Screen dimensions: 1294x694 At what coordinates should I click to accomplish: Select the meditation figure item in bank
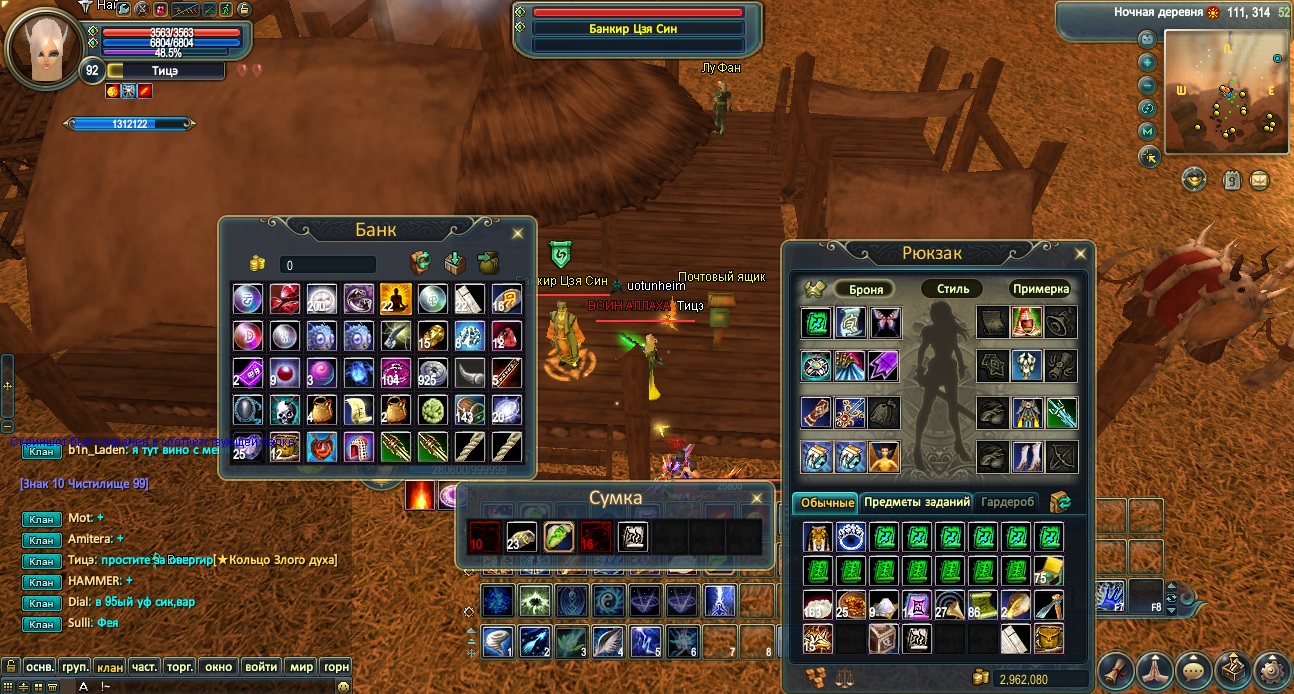click(x=395, y=298)
